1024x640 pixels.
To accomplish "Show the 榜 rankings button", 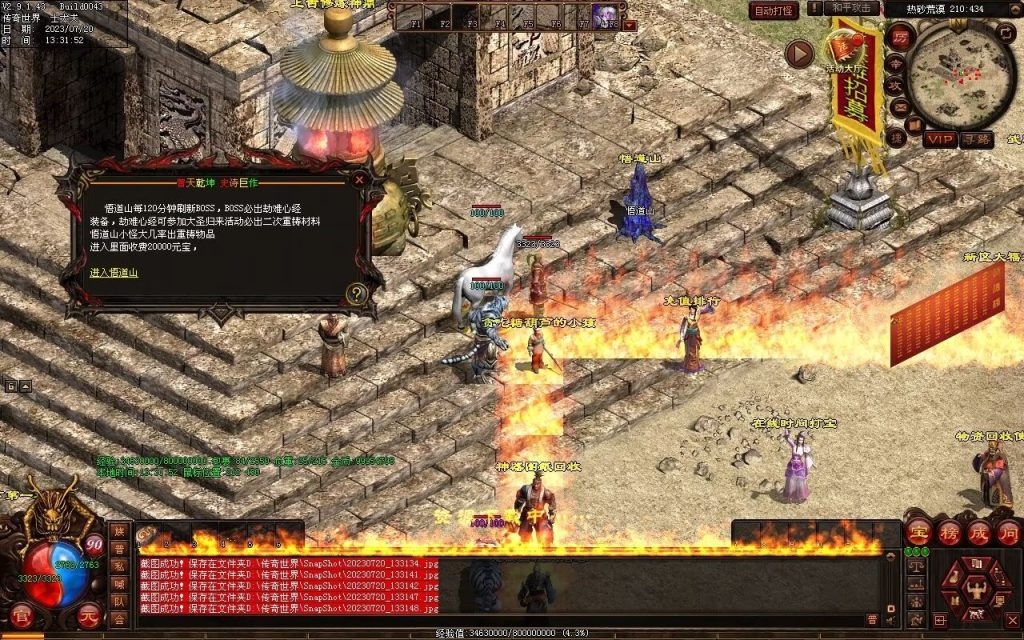I will [949, 532].
